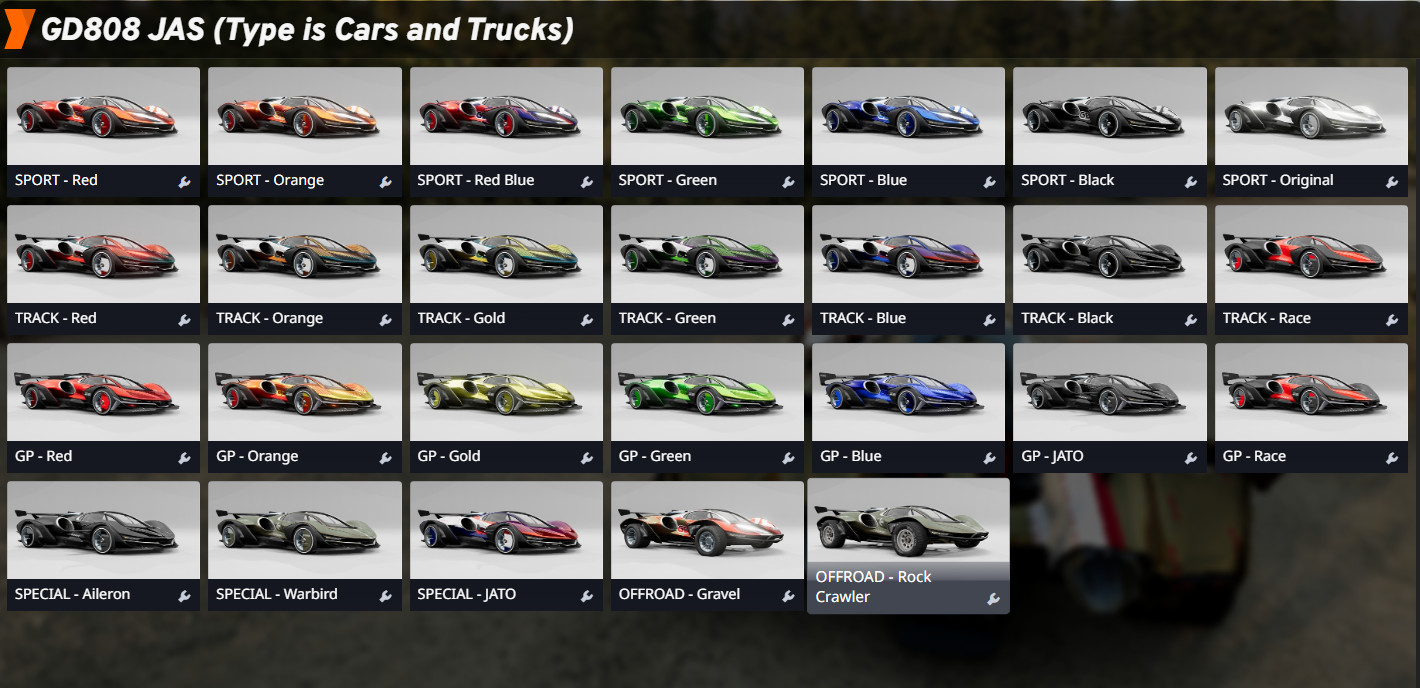Choose the SPECIAL - Aileron car
Screen dimensions: 1420x688
coord(103,532)
